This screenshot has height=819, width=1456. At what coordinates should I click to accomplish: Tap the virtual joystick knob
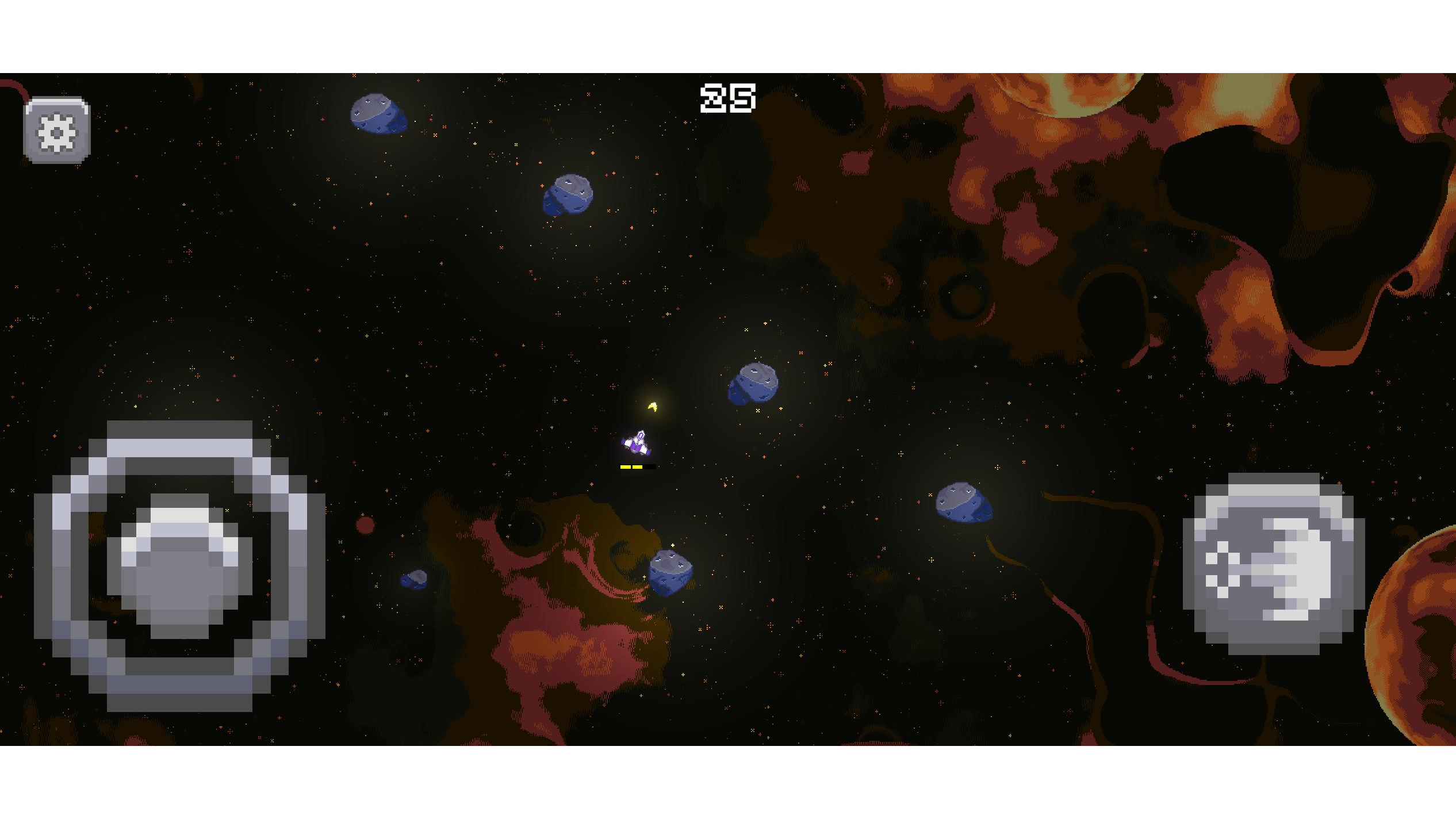coord(179,566)
